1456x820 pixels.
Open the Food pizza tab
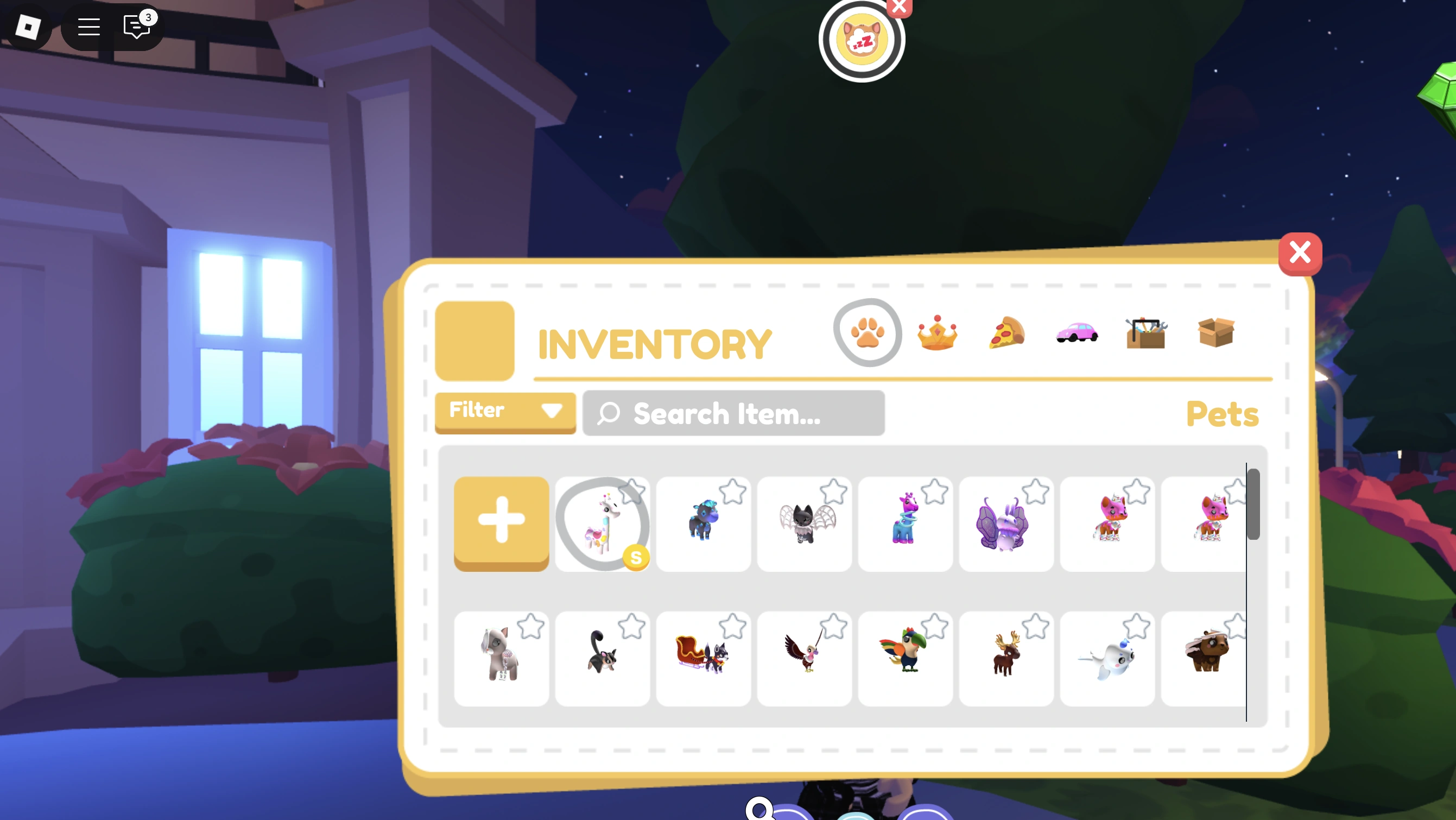click(x=1006, y=333)
